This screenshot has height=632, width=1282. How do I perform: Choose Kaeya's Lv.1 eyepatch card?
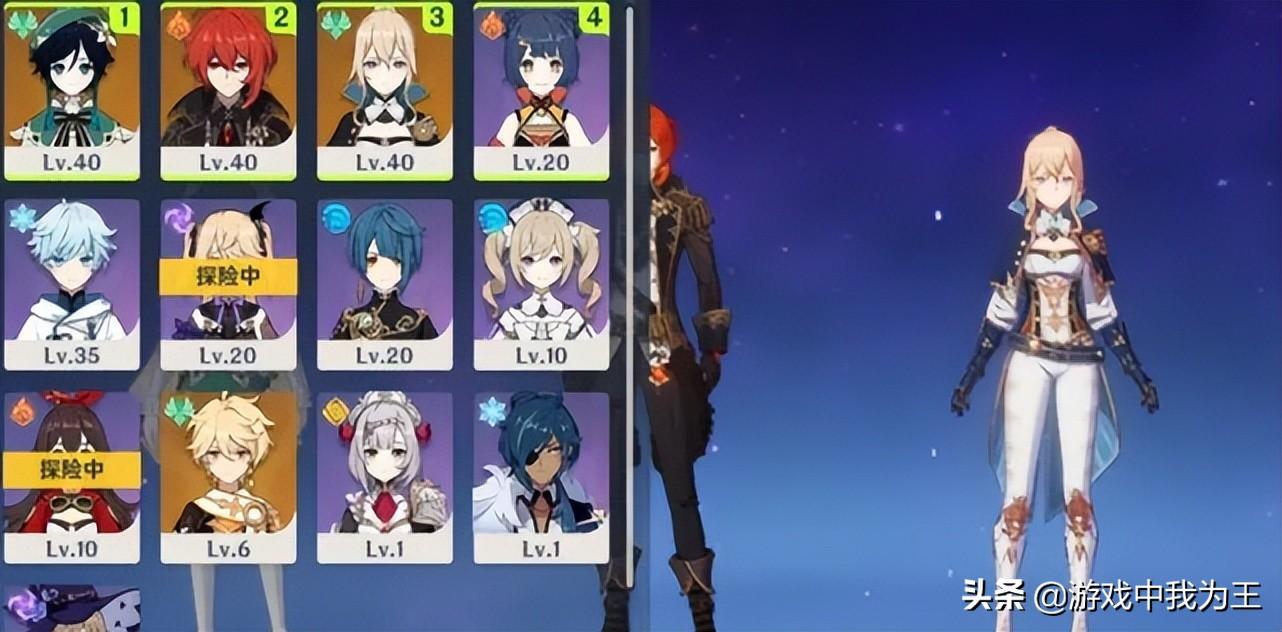click(541, 477)
